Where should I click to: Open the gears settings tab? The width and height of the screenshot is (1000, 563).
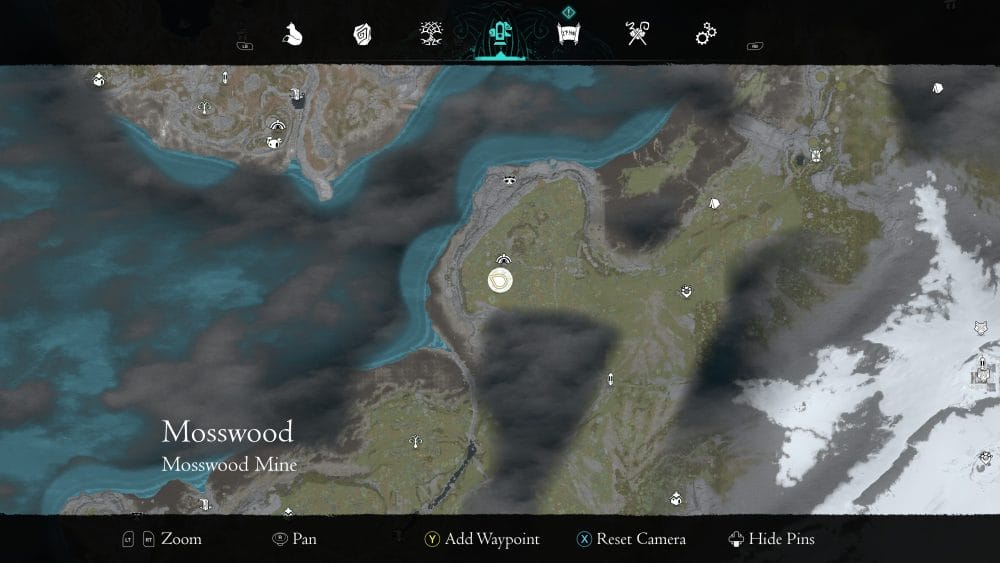tap(706, 36)
